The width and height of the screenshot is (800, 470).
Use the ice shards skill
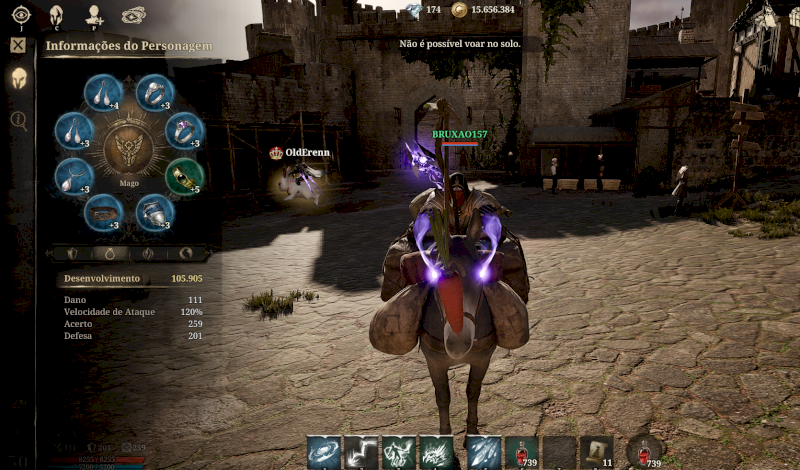[483, 452]
